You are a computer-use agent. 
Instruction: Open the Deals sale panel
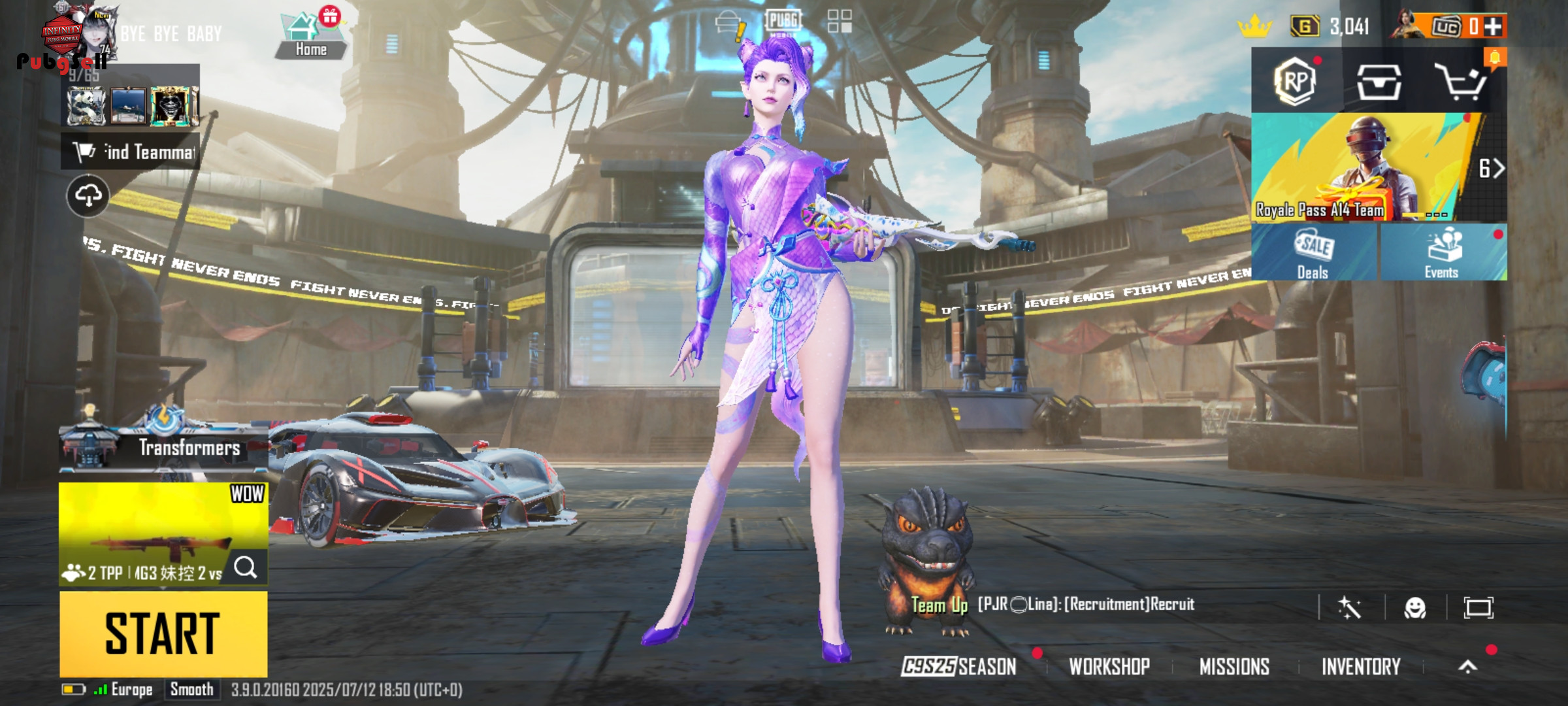pyautogui.click(x=1313, y=253)
